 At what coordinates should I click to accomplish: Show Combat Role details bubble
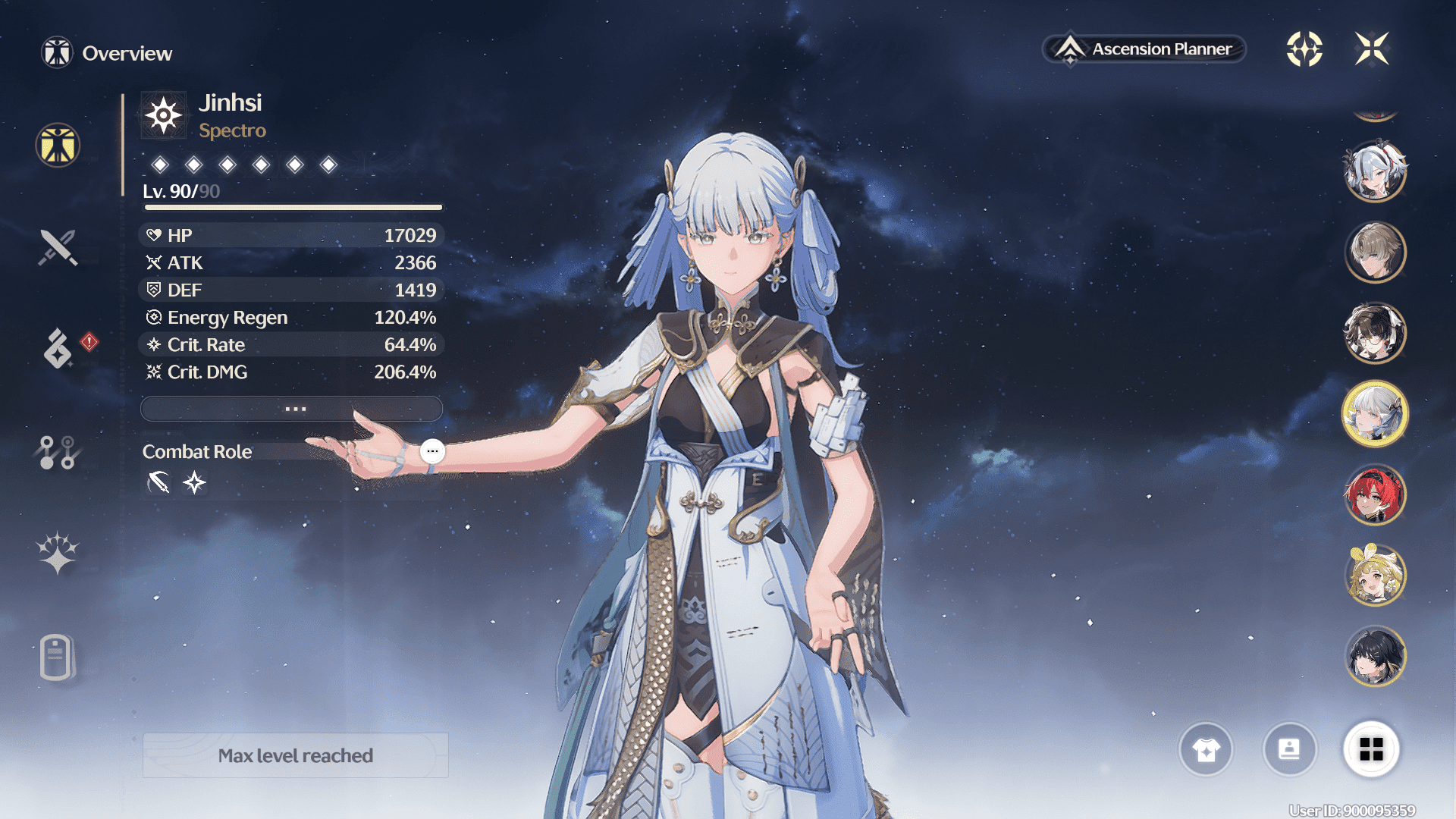[x=432, y=451]
